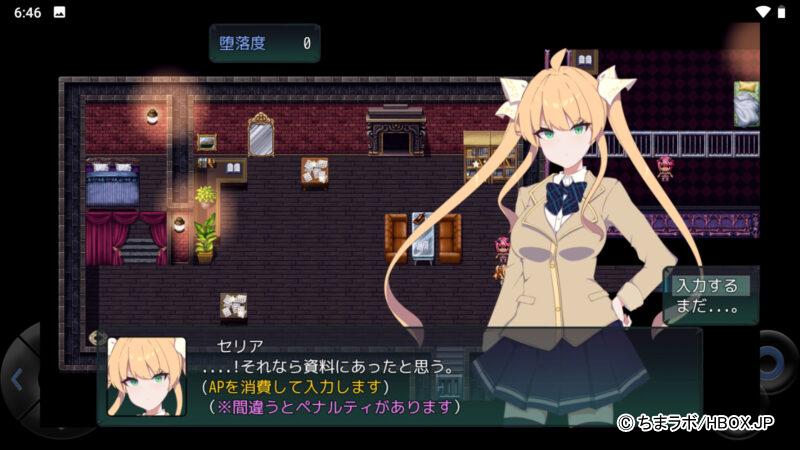Viewport: 800px width, 450px height.
Task: Tap the virtual d-pad left arrow
Action: (18, 379)
